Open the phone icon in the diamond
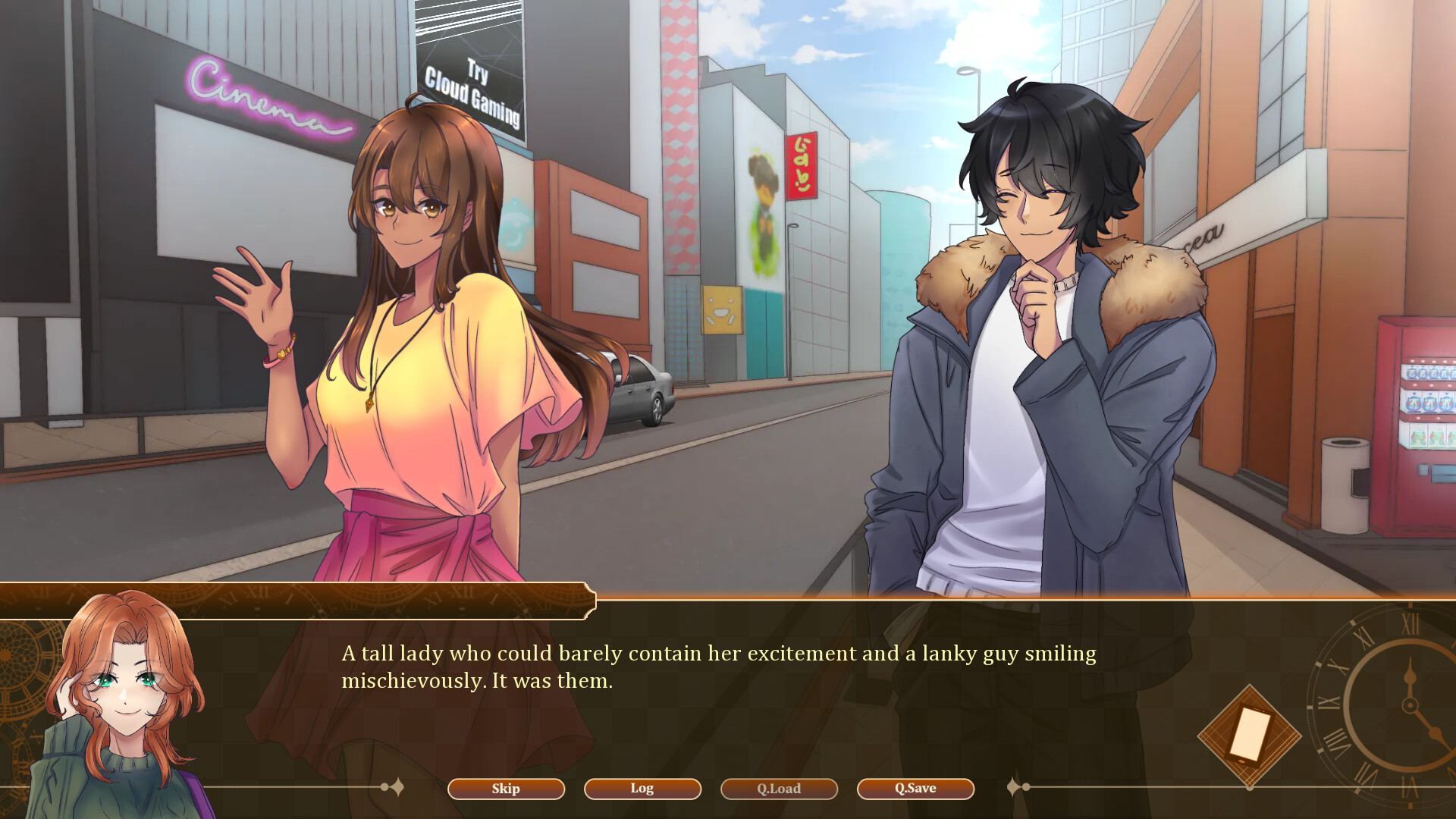 (1249, 735)
